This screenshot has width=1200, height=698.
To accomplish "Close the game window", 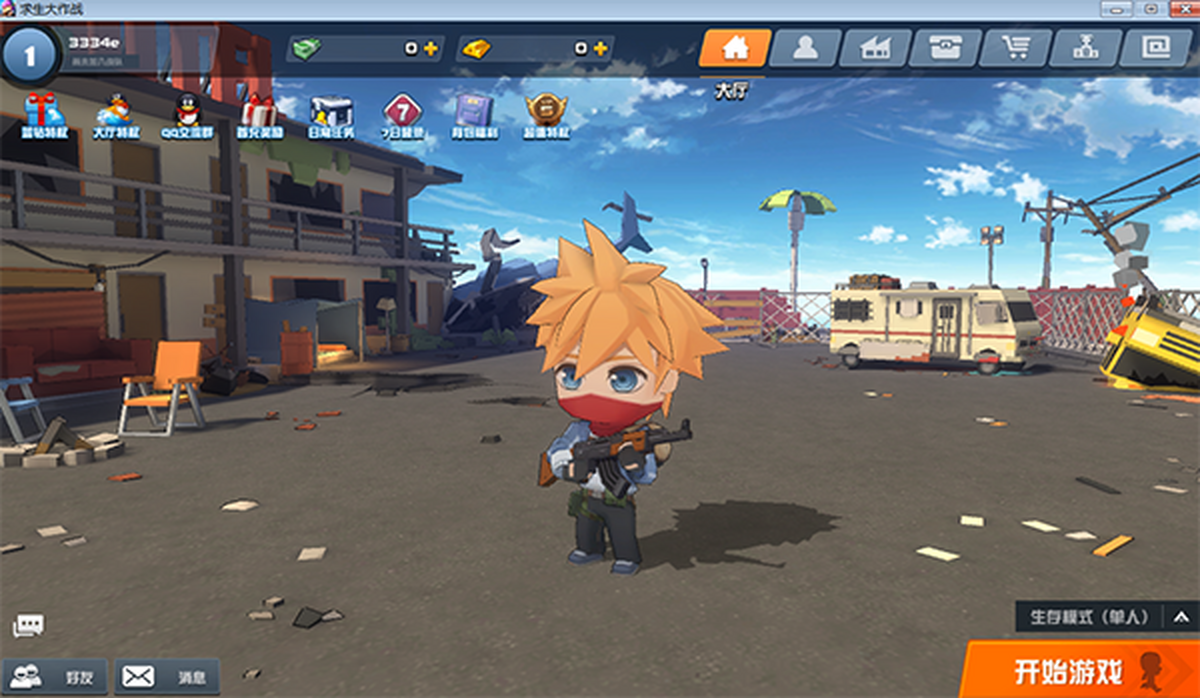I will click(x=1181, y=9).
